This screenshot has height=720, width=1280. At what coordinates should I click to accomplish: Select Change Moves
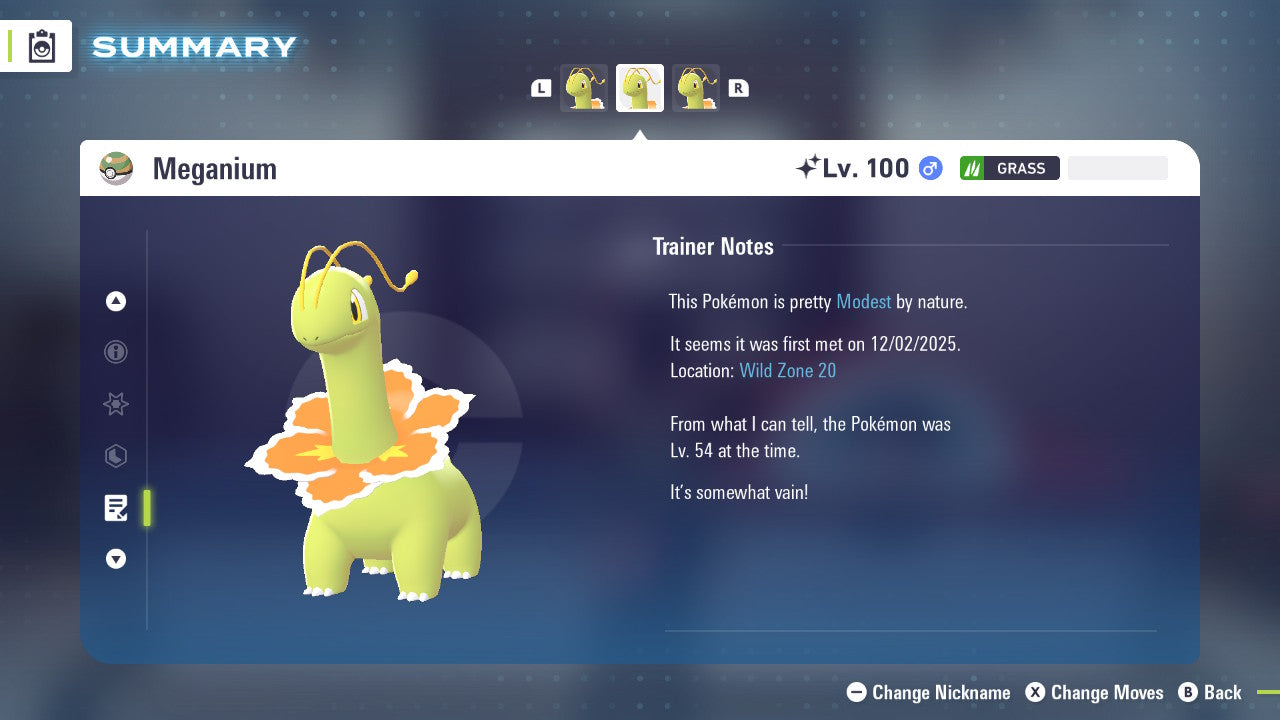click(1095, 692)
